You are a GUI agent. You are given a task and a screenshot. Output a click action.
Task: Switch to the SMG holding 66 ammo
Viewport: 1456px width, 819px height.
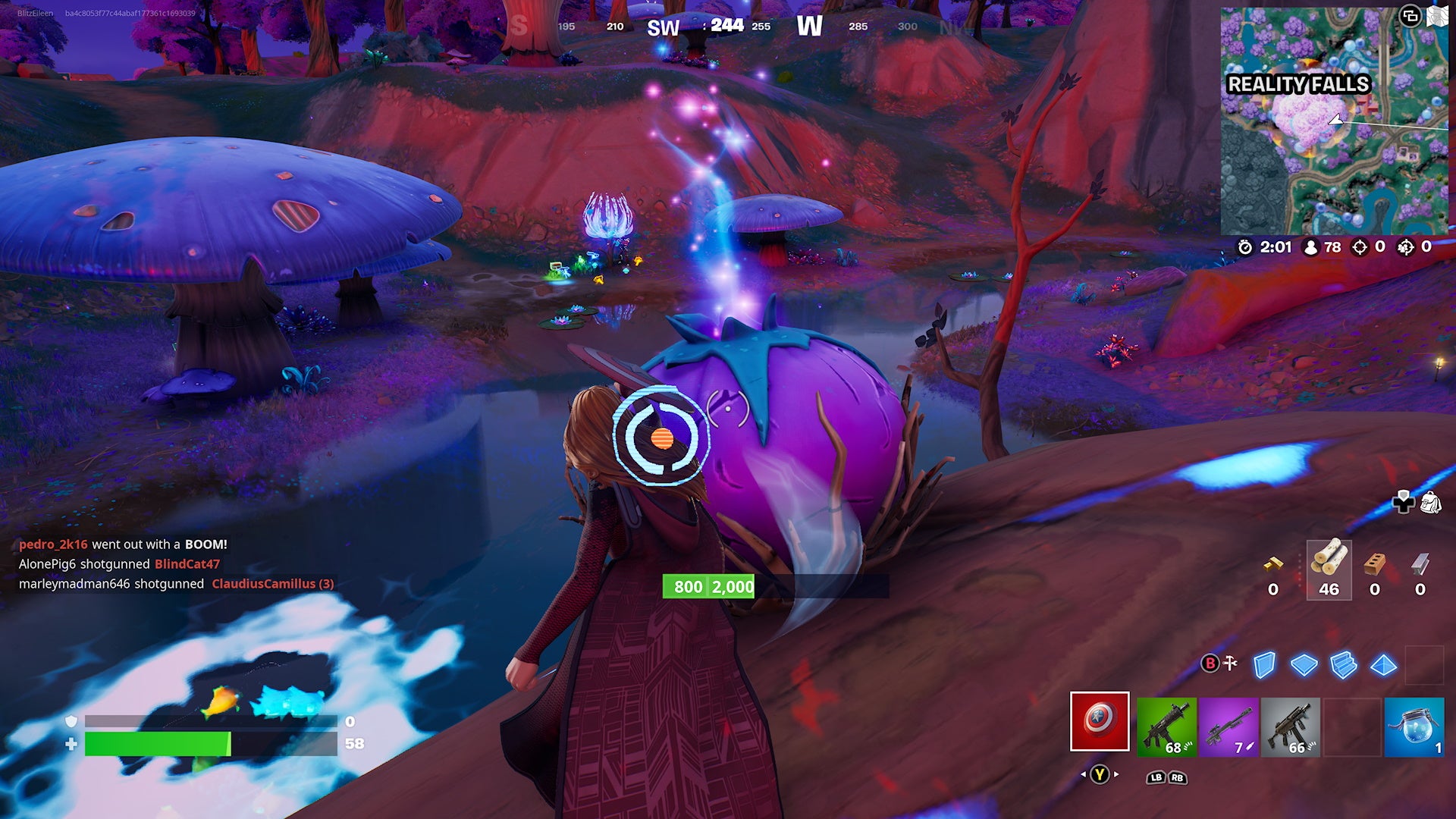[x=1289, y=724]
